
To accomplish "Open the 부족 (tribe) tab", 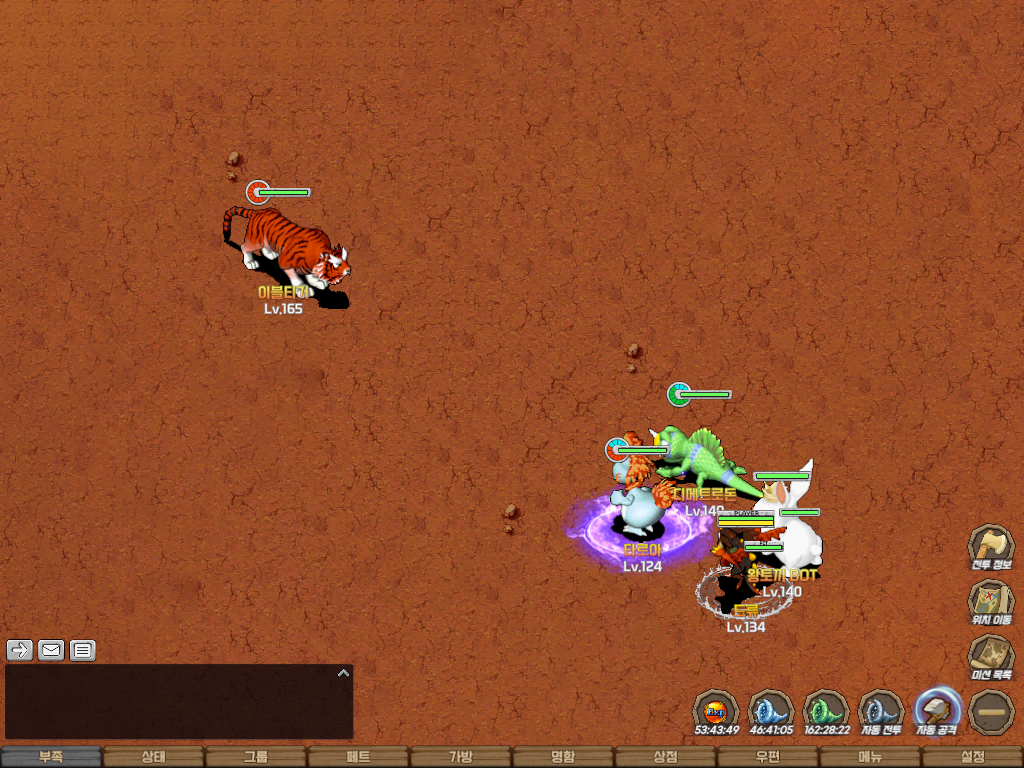I will pos(51,757).
